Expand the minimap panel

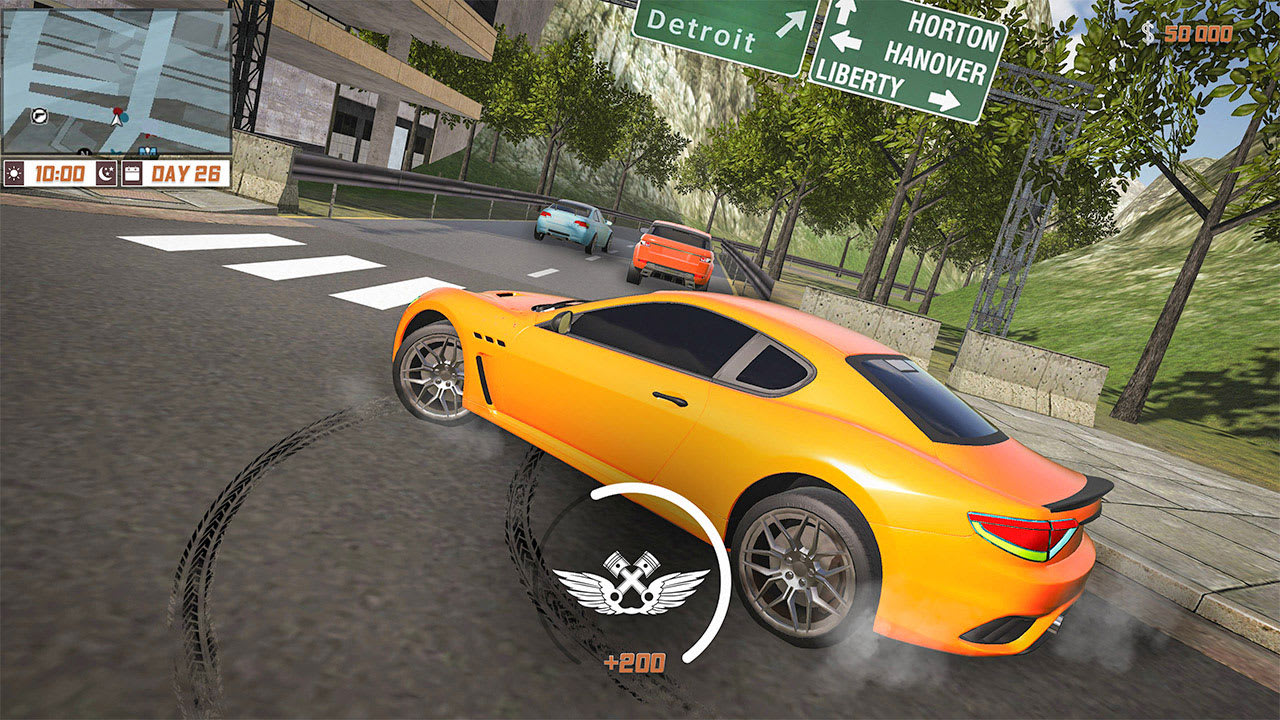[x=118, y=82]
